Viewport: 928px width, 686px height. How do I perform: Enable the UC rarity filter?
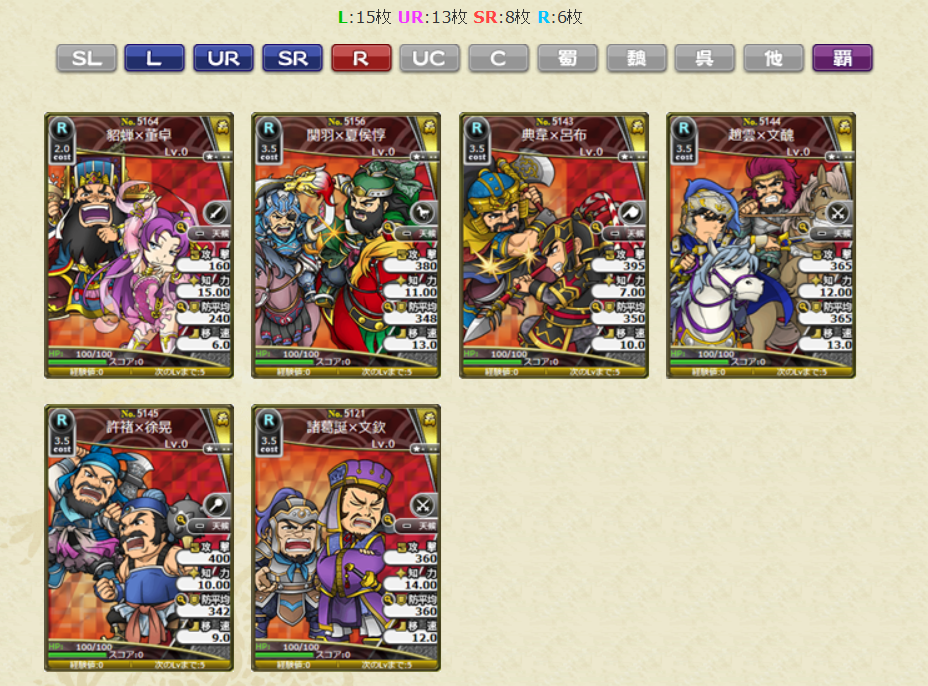[x=430, y=58]
